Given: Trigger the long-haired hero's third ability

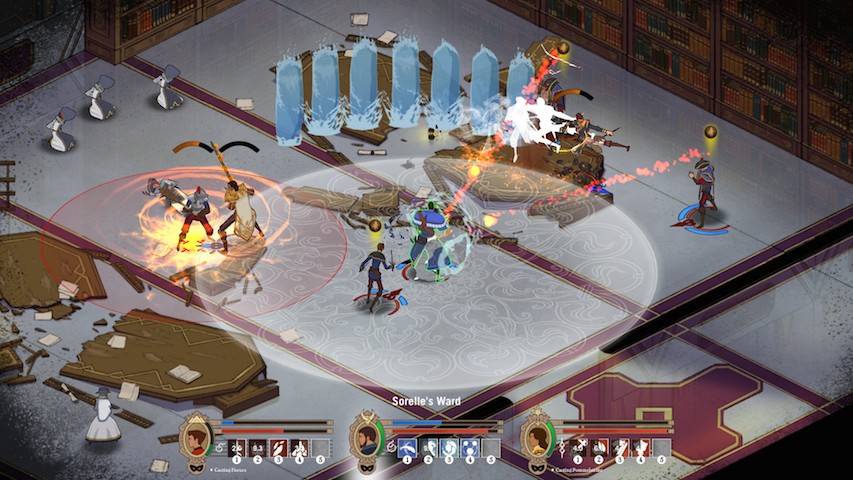Looking at the screenshot, I should pos(619,447).
